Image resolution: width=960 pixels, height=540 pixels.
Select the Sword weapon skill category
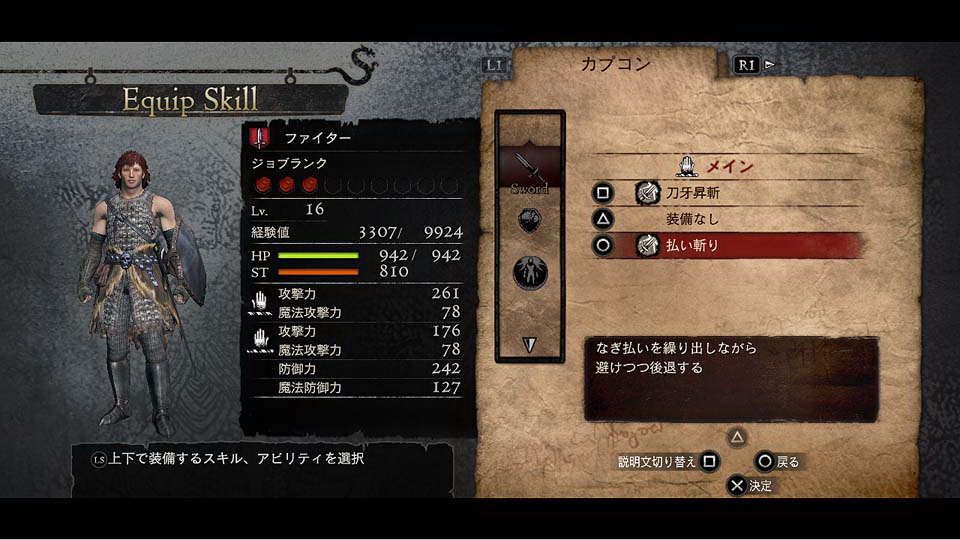(529, 168)
